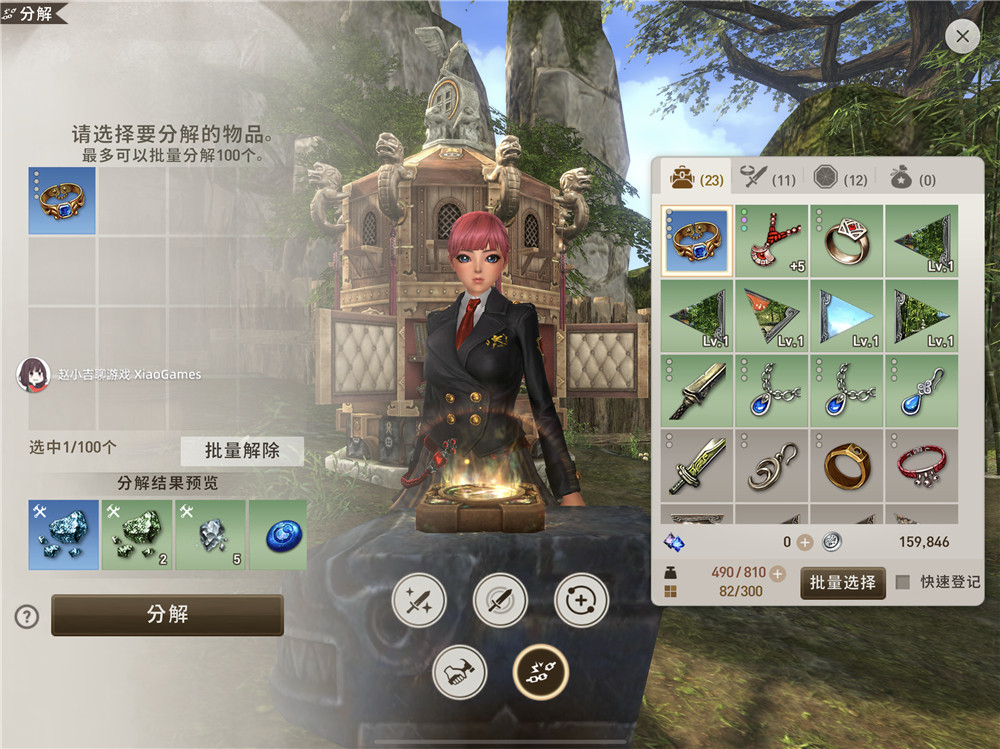Click the 批量解除 batch remove button
The image size is (1000, 749).
pos(242,450)
